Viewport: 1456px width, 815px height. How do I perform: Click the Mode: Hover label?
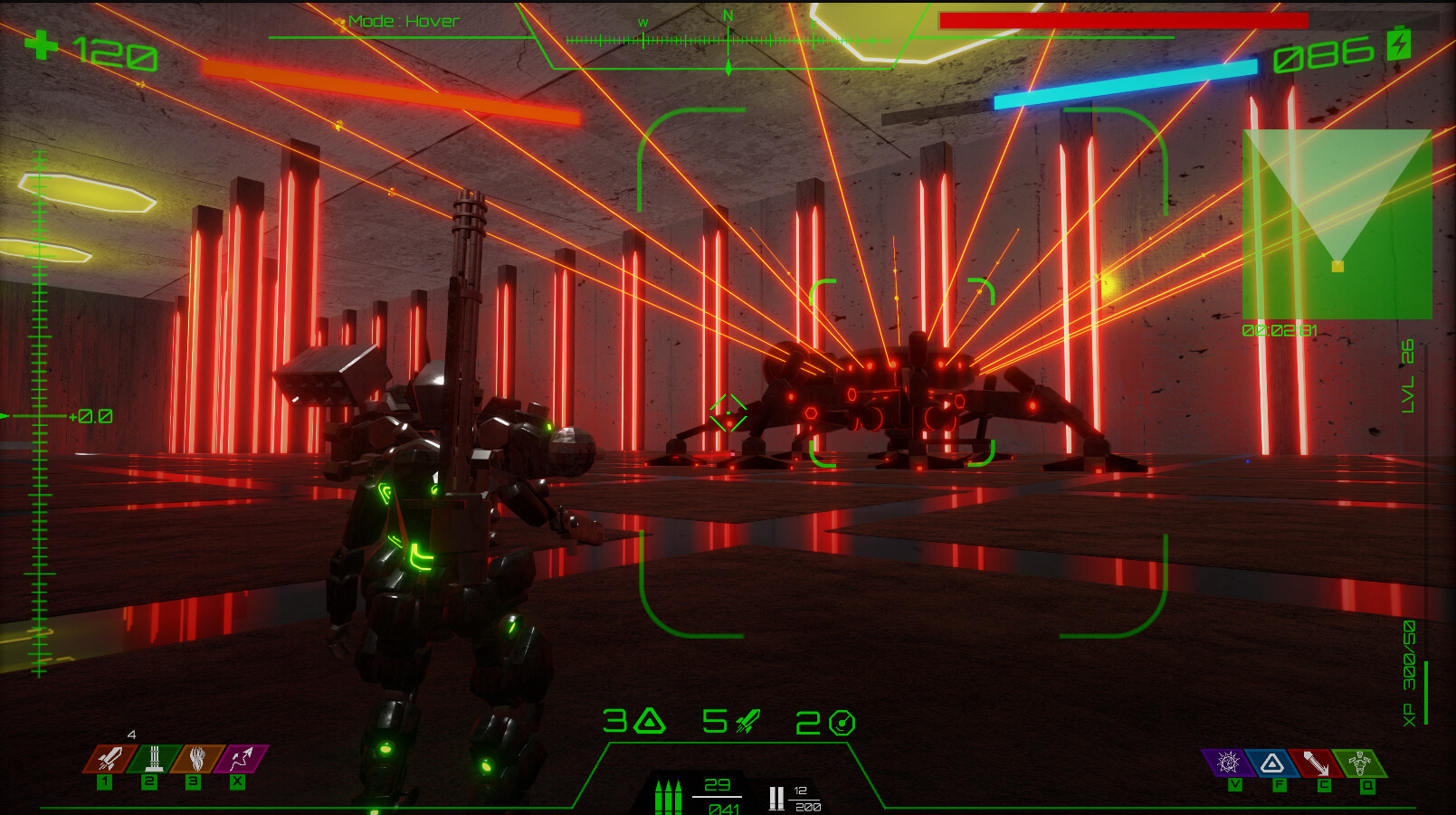pos(402,20)
